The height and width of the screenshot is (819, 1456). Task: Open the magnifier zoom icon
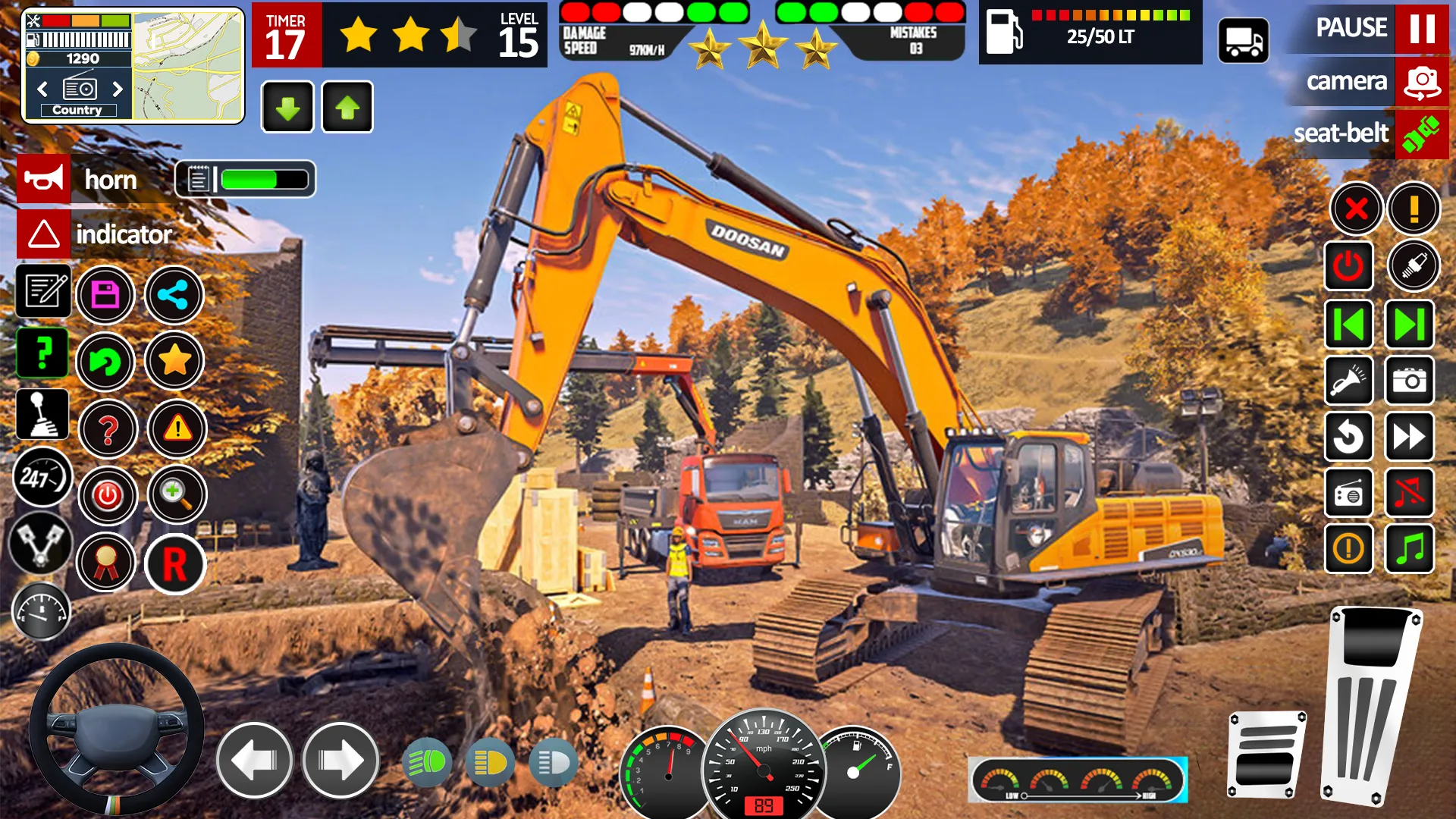(176, 494)
